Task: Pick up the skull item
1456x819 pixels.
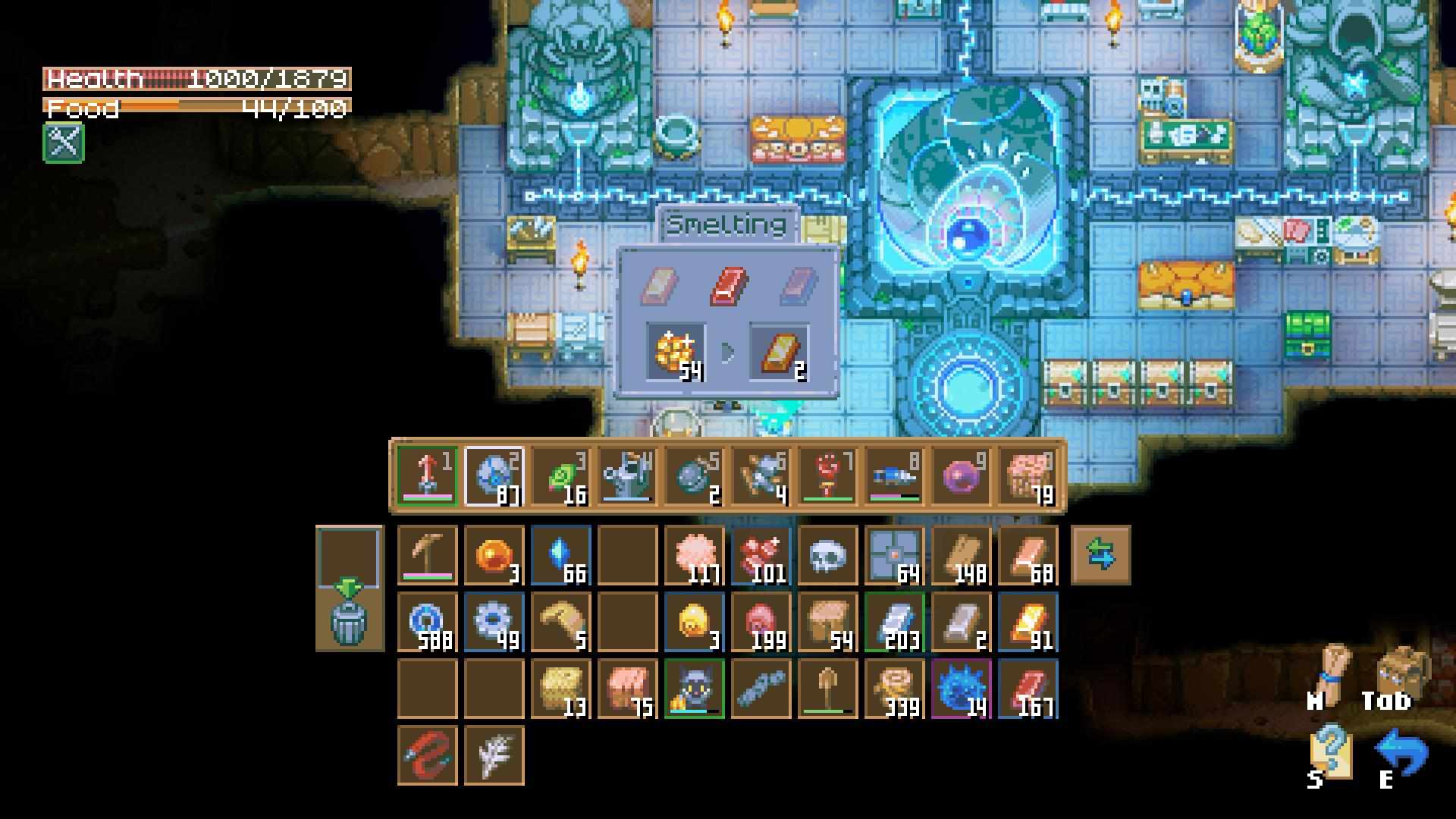Action: 827,555
